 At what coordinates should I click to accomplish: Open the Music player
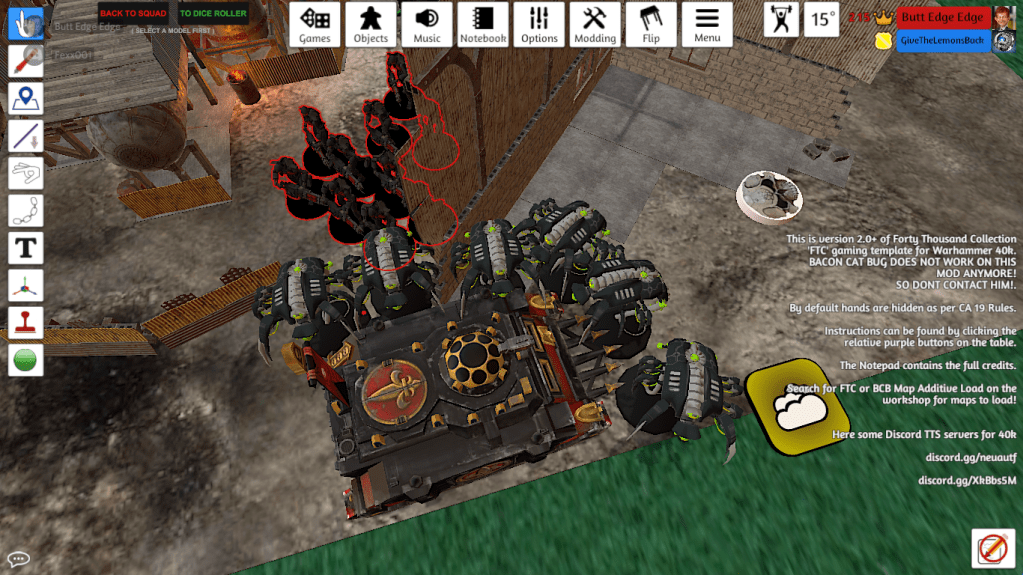pos(427,24)
